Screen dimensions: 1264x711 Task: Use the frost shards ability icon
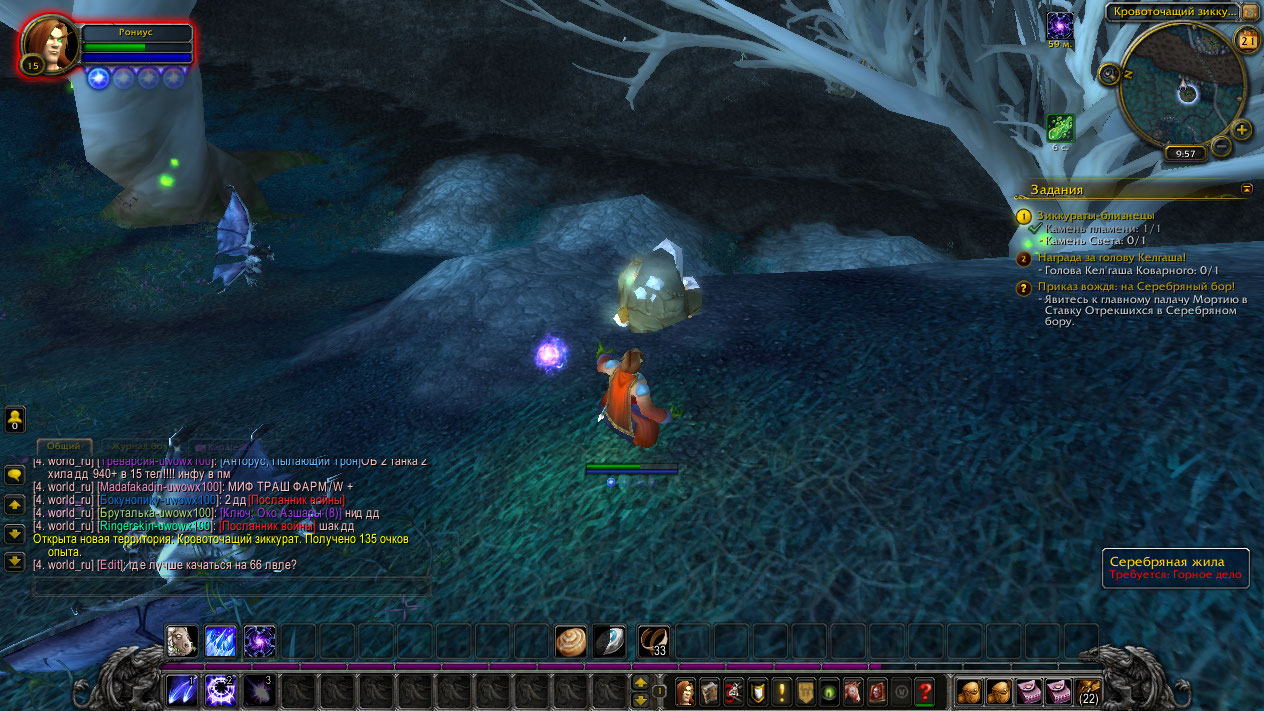point(221,641)
